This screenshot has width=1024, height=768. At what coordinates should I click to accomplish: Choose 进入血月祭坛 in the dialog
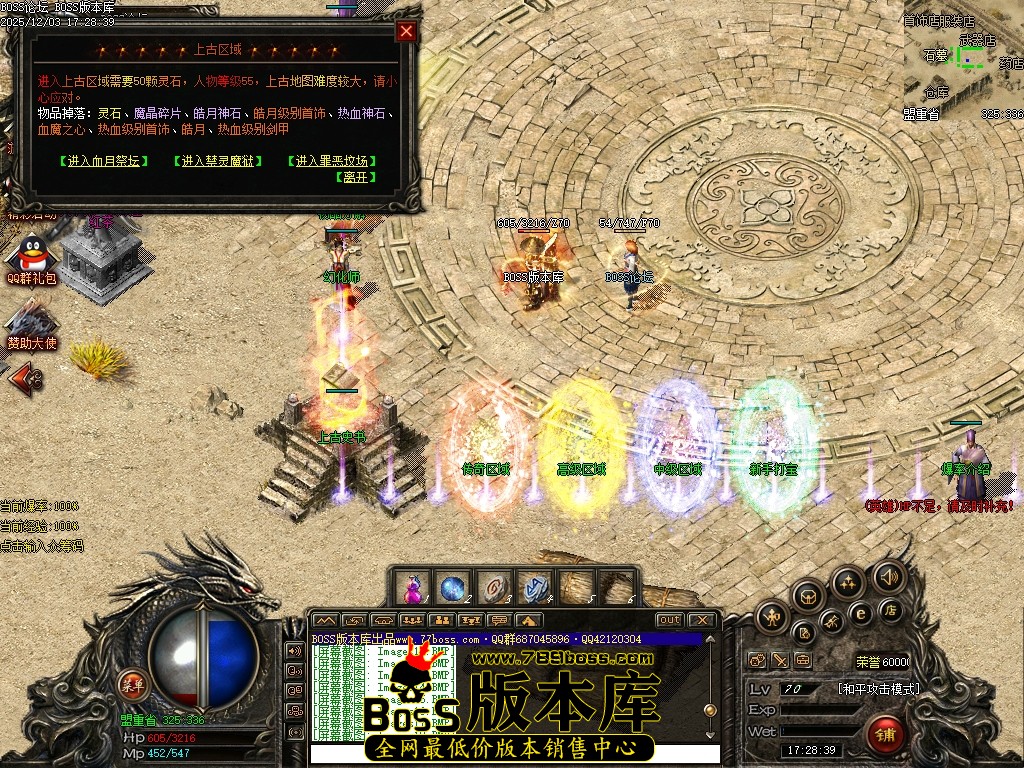point(104,161)
